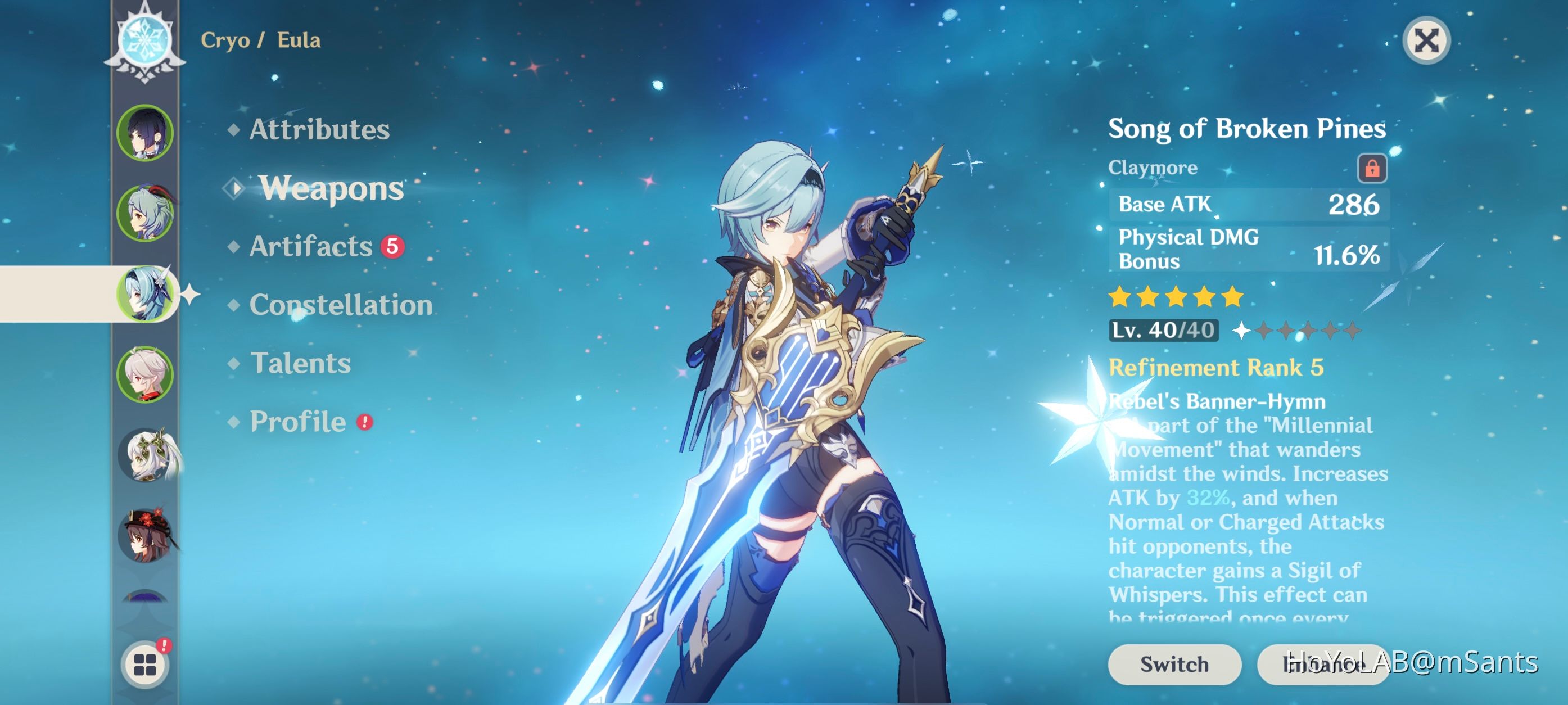Toggle the weapon lock icon

point(1371,168)
